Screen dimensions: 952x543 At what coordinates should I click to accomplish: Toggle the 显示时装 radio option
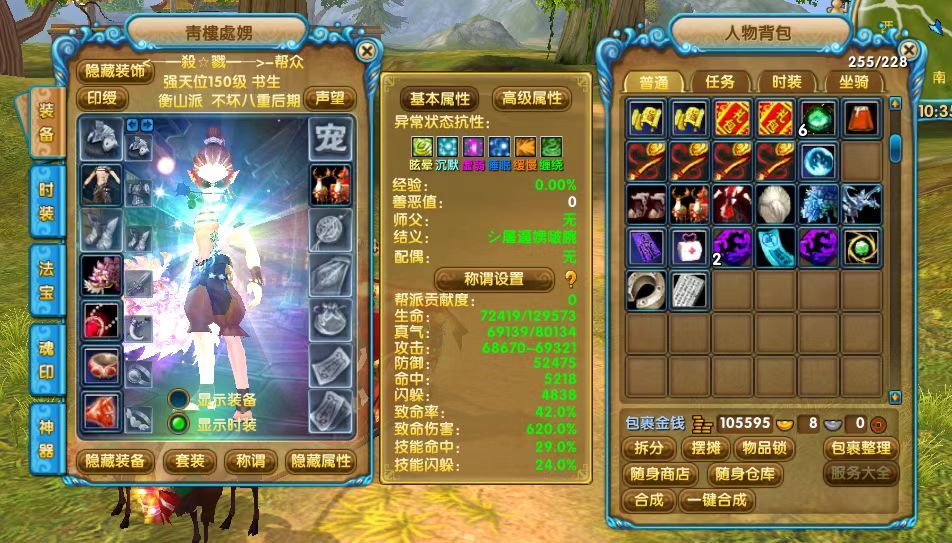[x=180, y=424]
